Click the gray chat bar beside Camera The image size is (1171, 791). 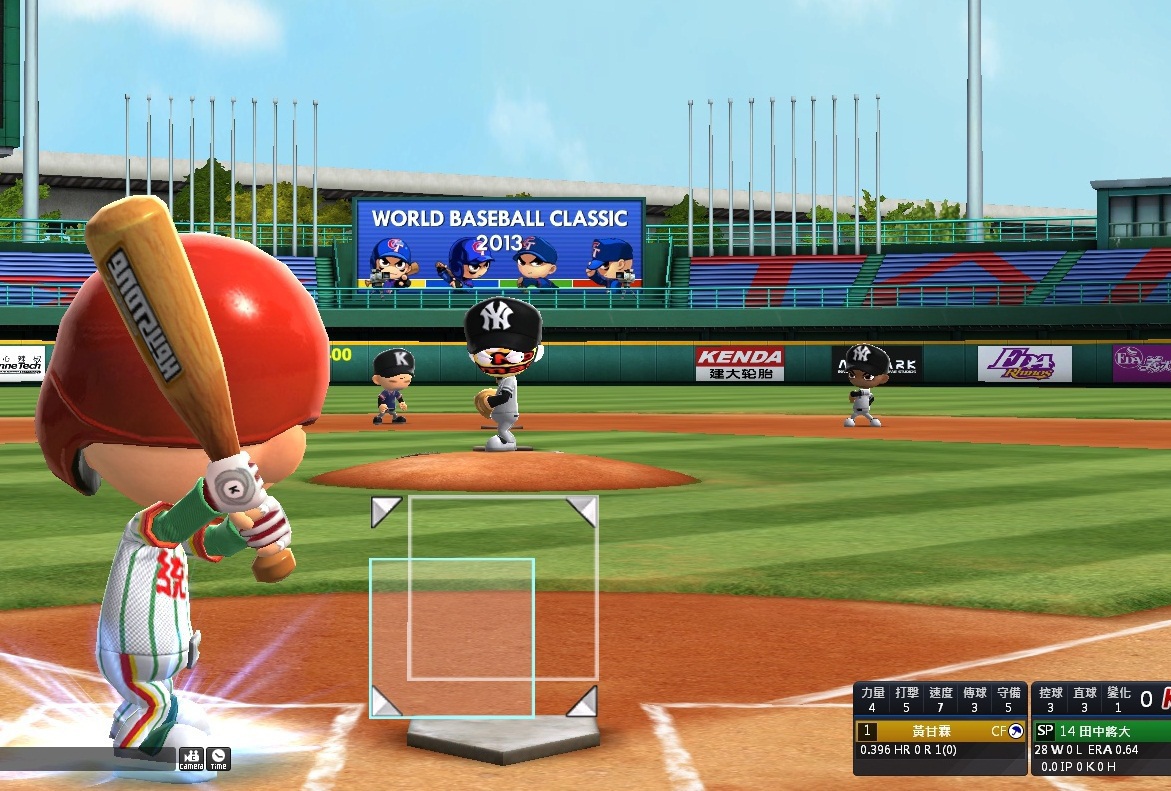click(x=87, y=758)
